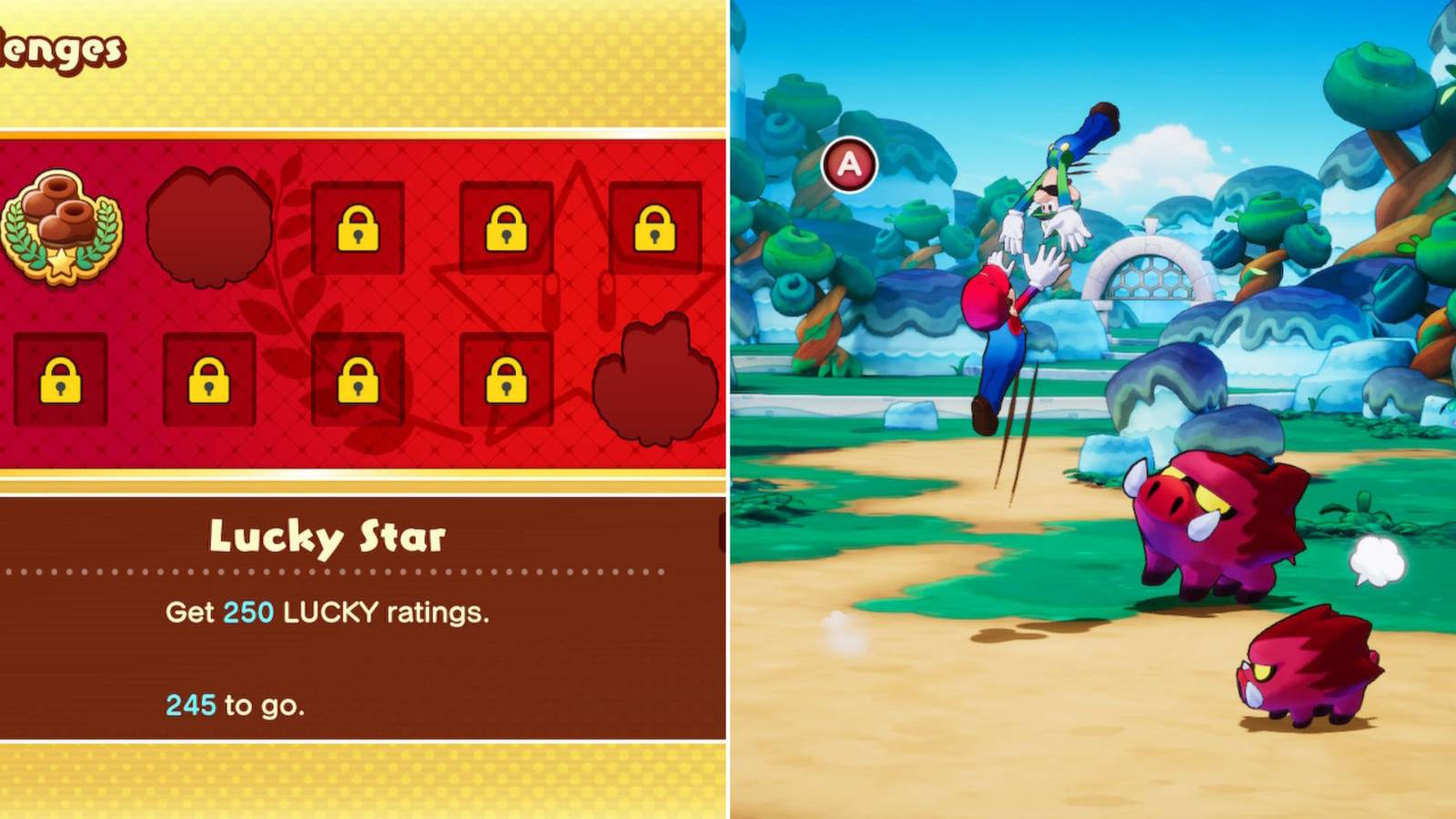Select the donut badge challenge icon
This screenshot has width=1456, height=819.
[62, 227]
